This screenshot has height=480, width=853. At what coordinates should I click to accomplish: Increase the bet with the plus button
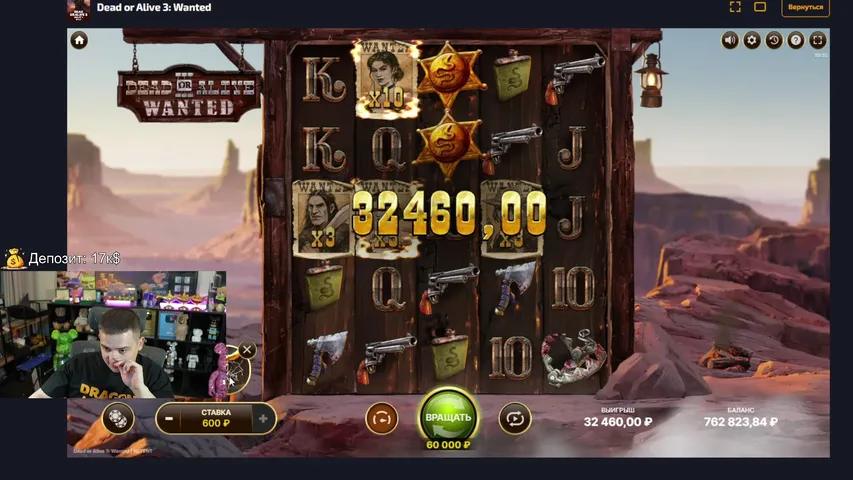coord(263,418)
